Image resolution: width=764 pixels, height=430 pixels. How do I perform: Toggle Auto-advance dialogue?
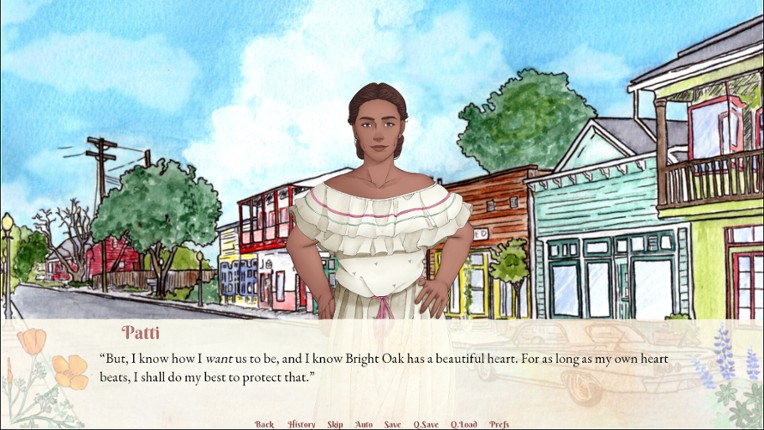tap(364, 424)
